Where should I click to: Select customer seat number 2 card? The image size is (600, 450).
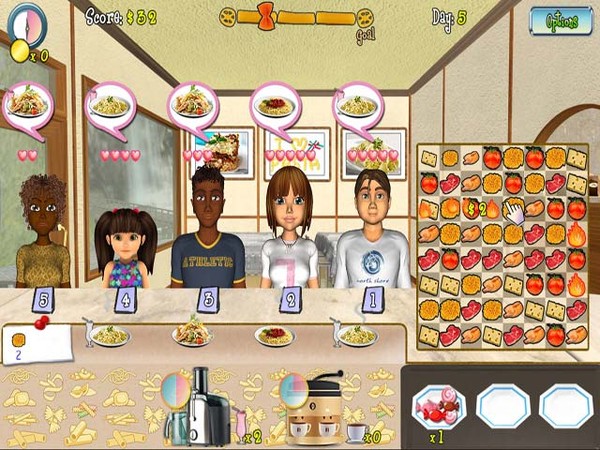[289, 298]
